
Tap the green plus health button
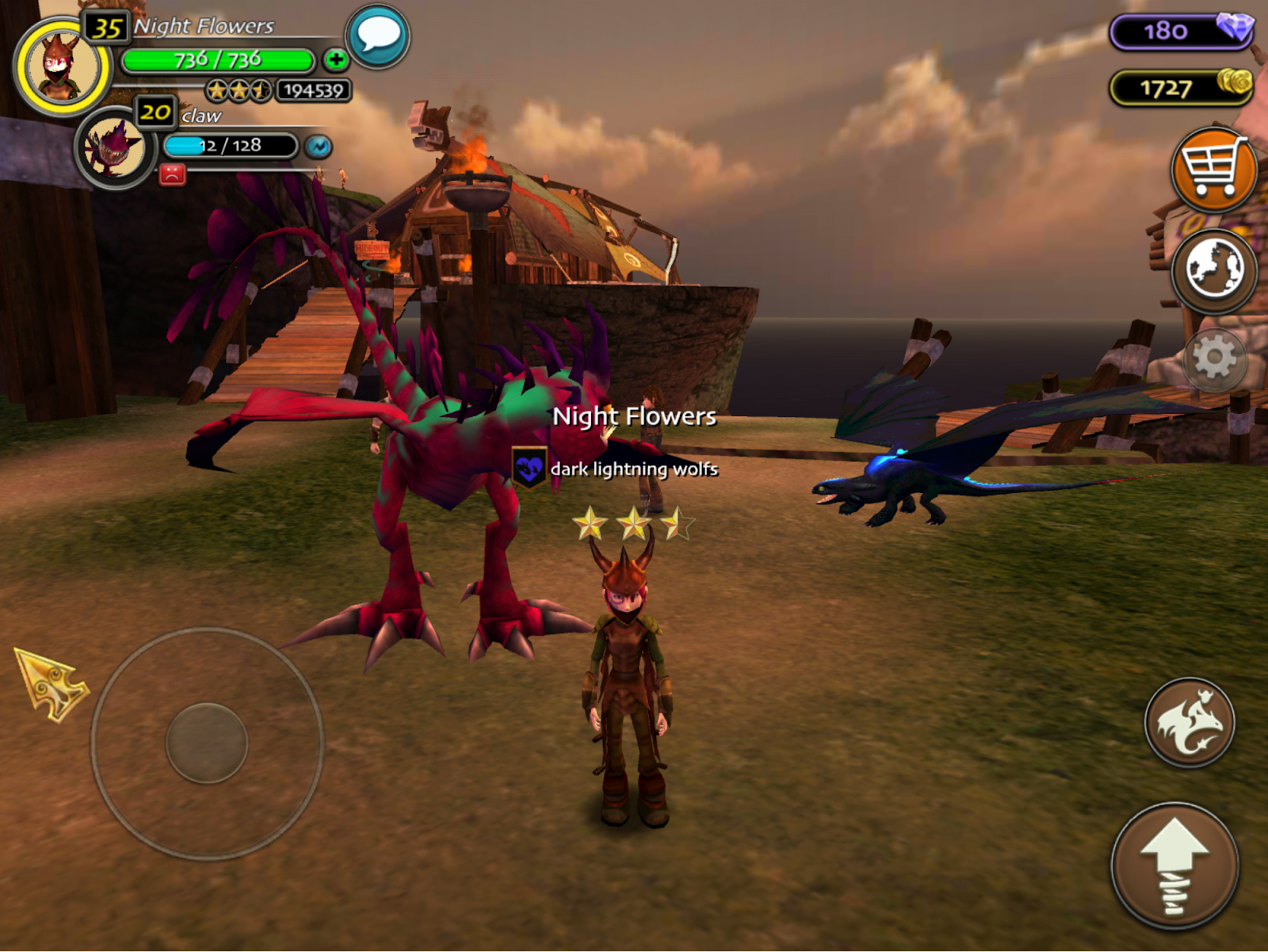click(x=335, y=59)
